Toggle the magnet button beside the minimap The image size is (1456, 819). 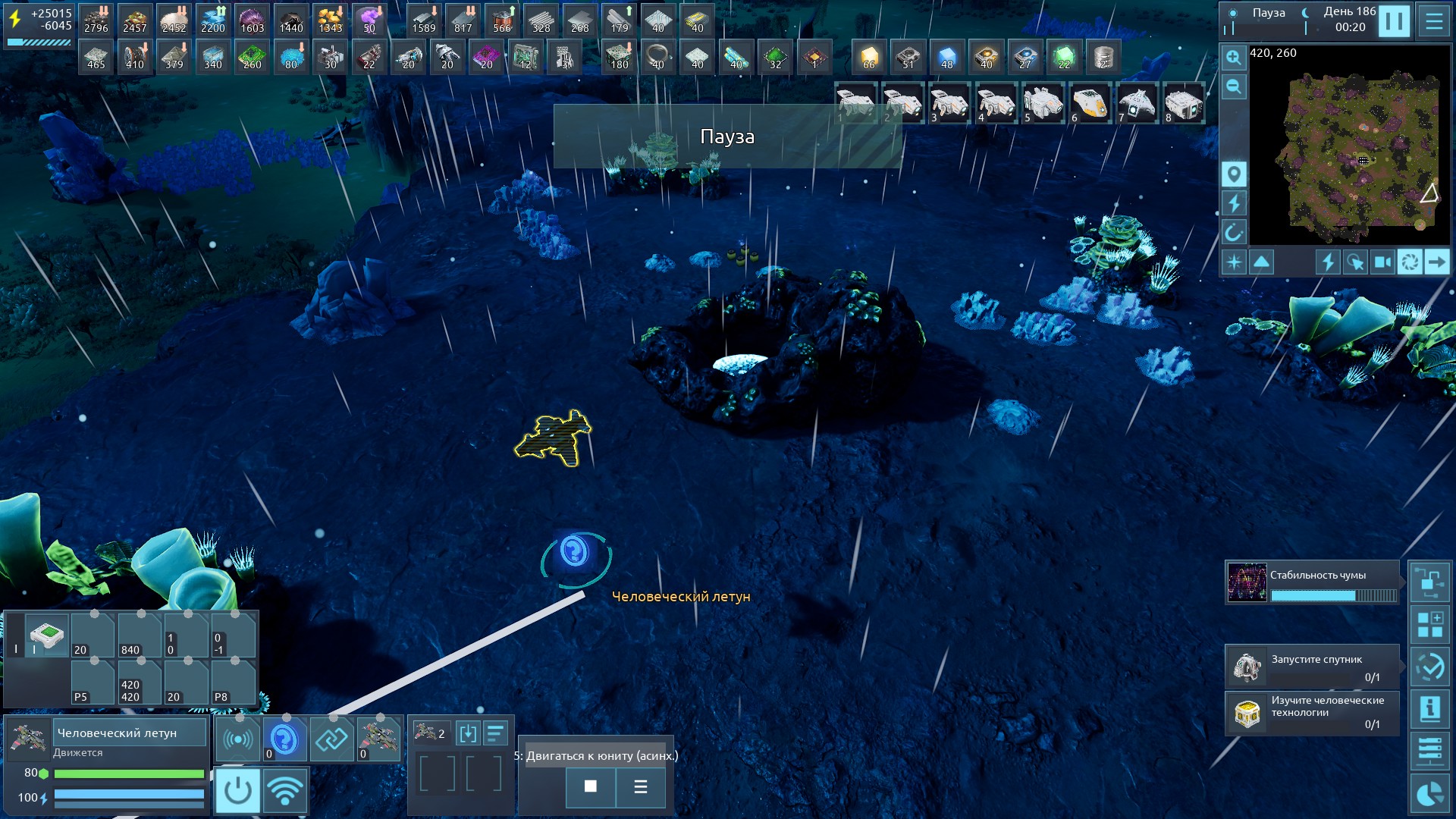click(1234, 232)
